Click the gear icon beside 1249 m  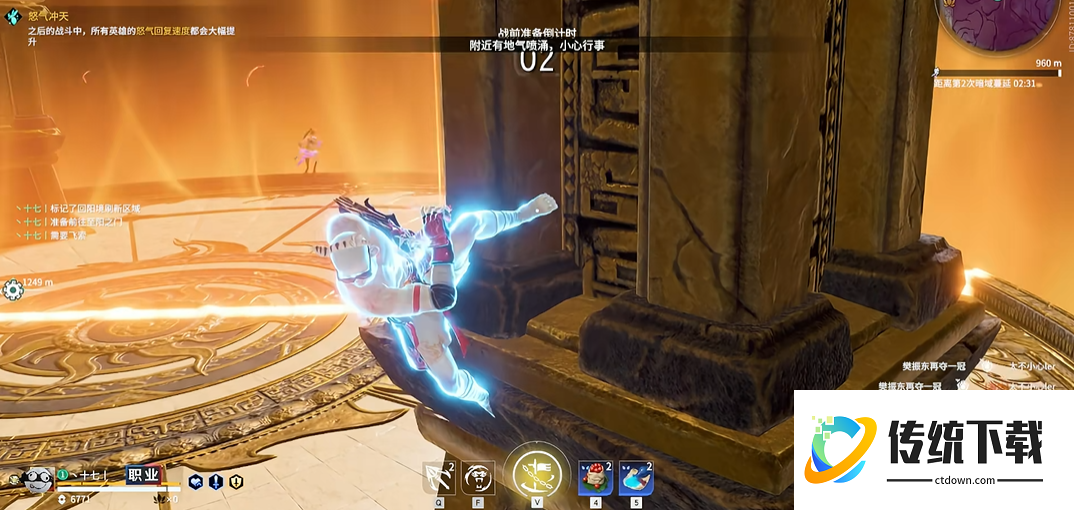click(13, 290)
